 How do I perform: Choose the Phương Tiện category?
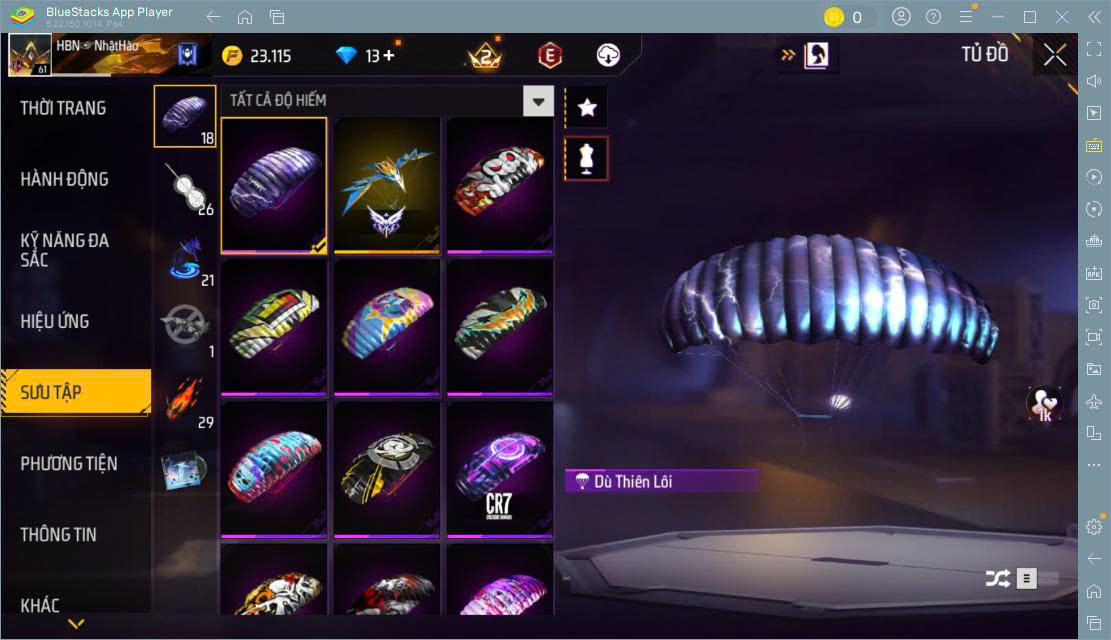coord(69,463)
